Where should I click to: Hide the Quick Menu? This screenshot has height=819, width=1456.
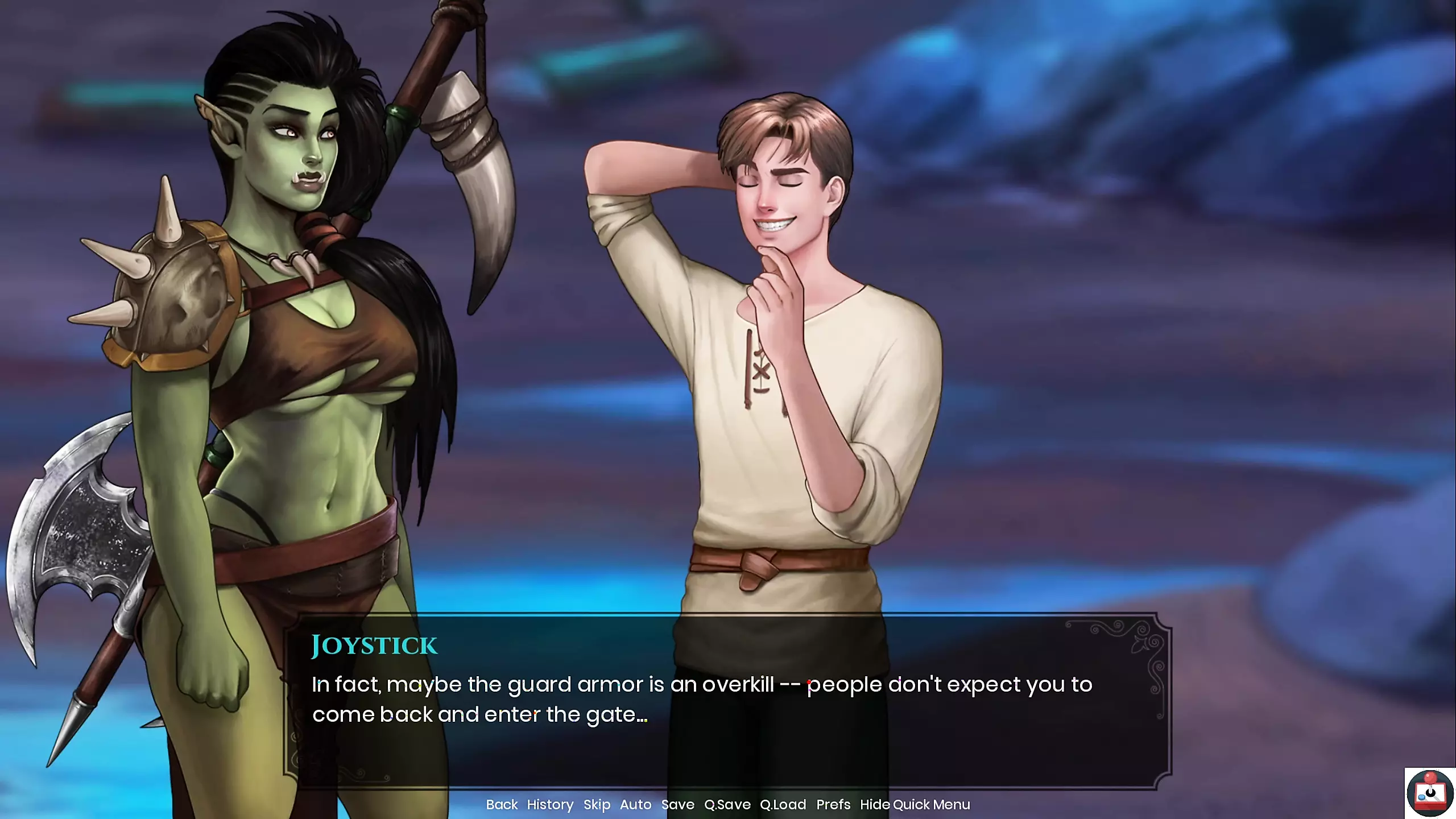pyautogui.click(x=915, y=804)
